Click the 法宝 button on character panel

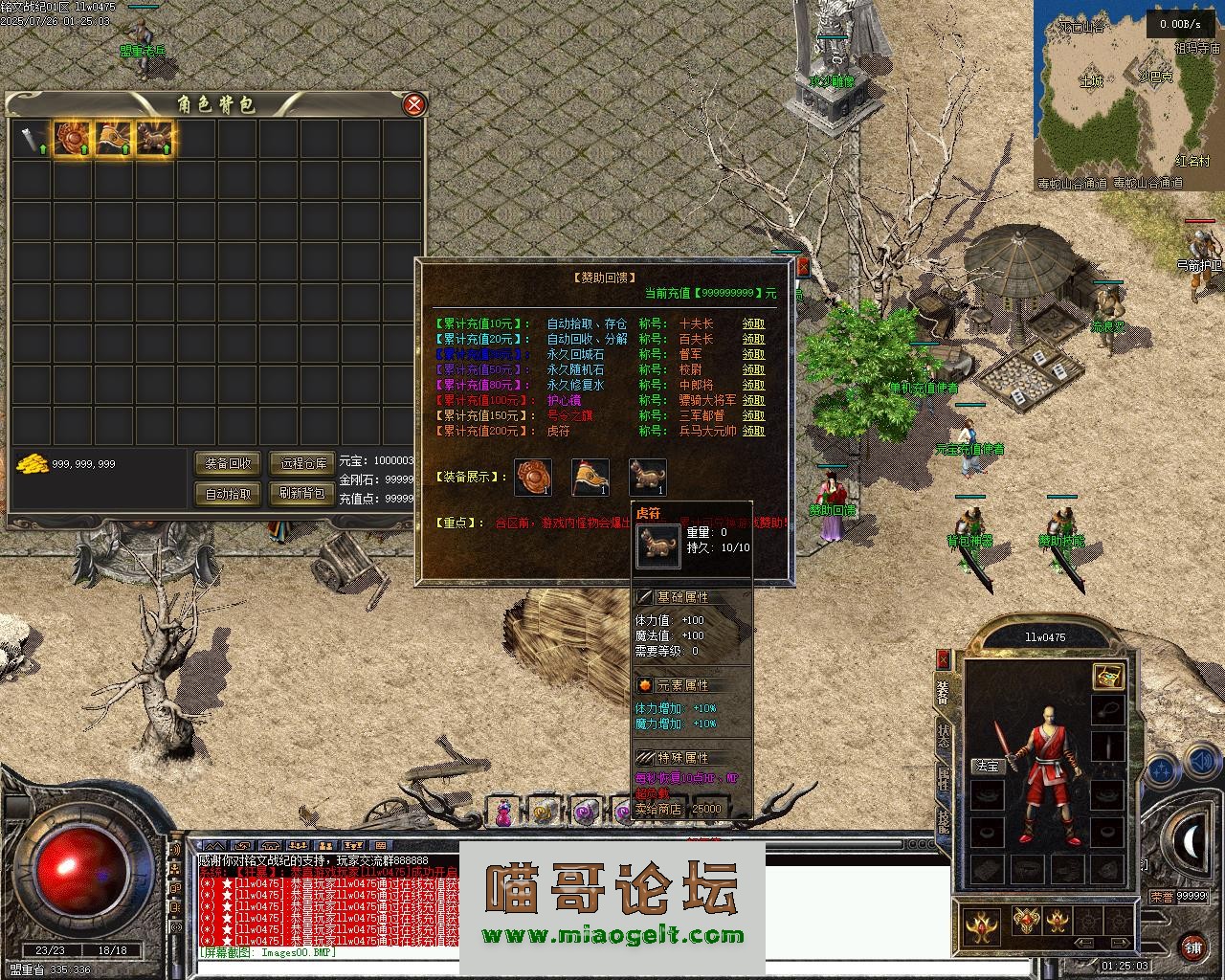point(986,766)
